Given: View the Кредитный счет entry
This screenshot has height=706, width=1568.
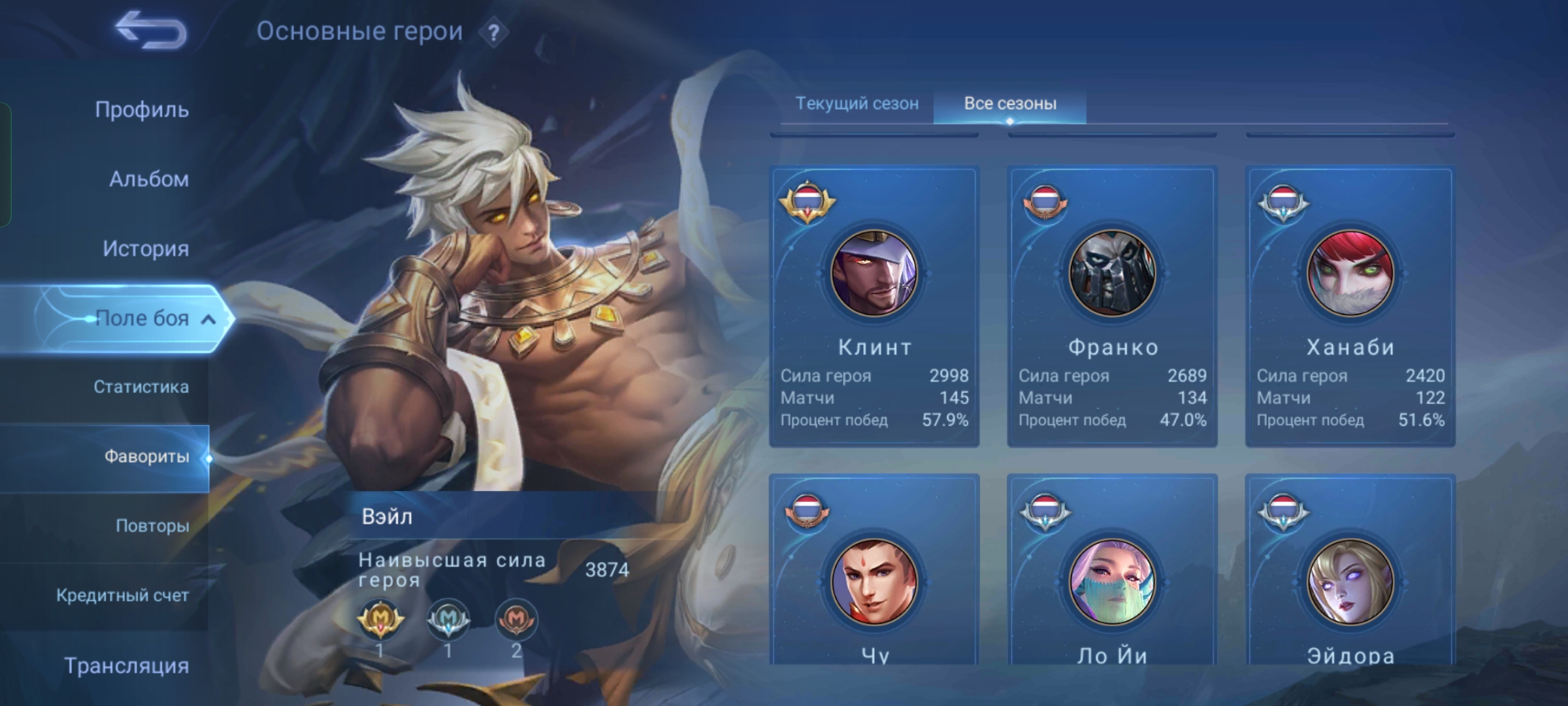Looking at the screenshot, I should pos(122,596).
